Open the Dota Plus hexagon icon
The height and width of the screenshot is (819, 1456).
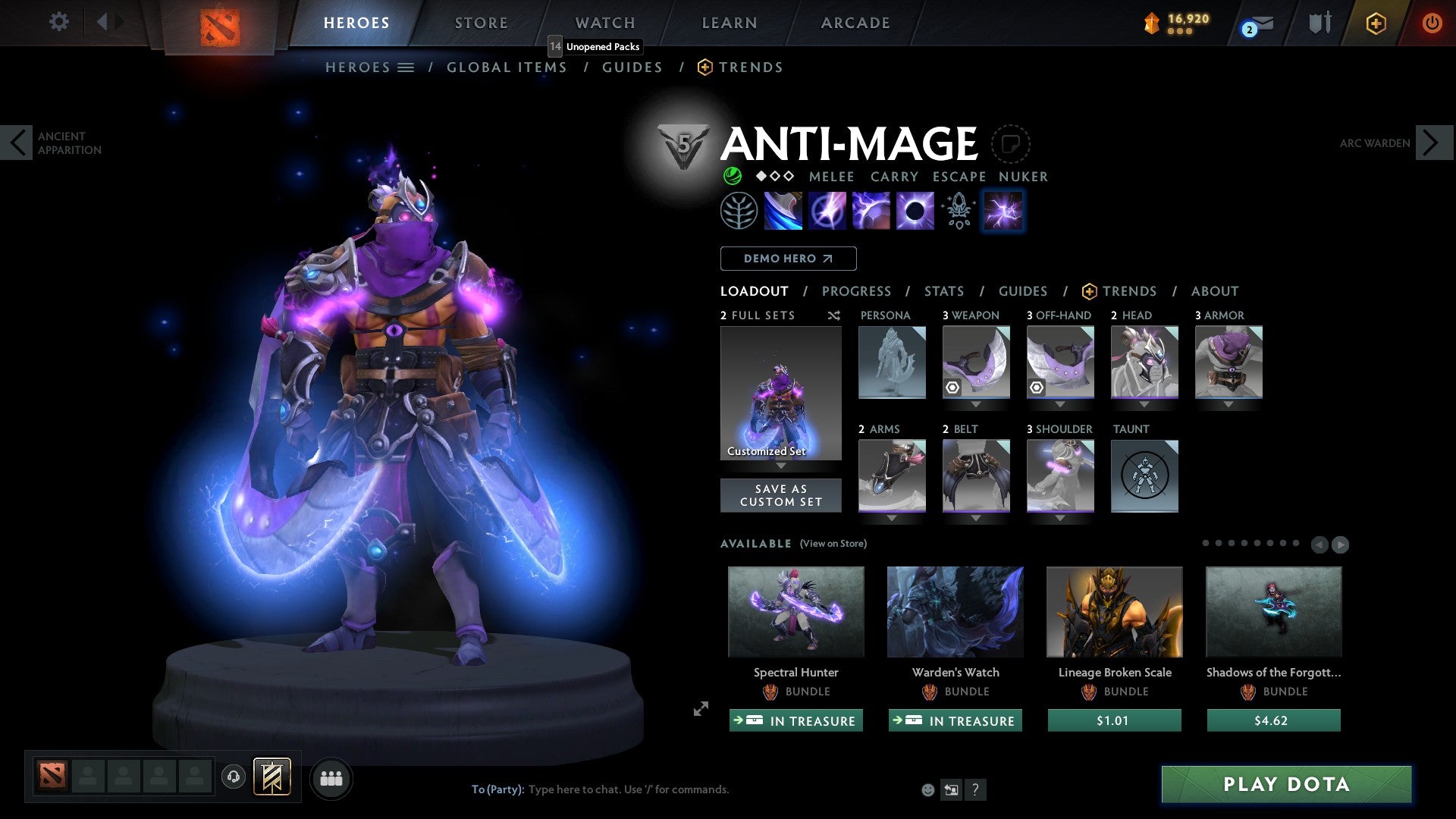(1375, 23)
